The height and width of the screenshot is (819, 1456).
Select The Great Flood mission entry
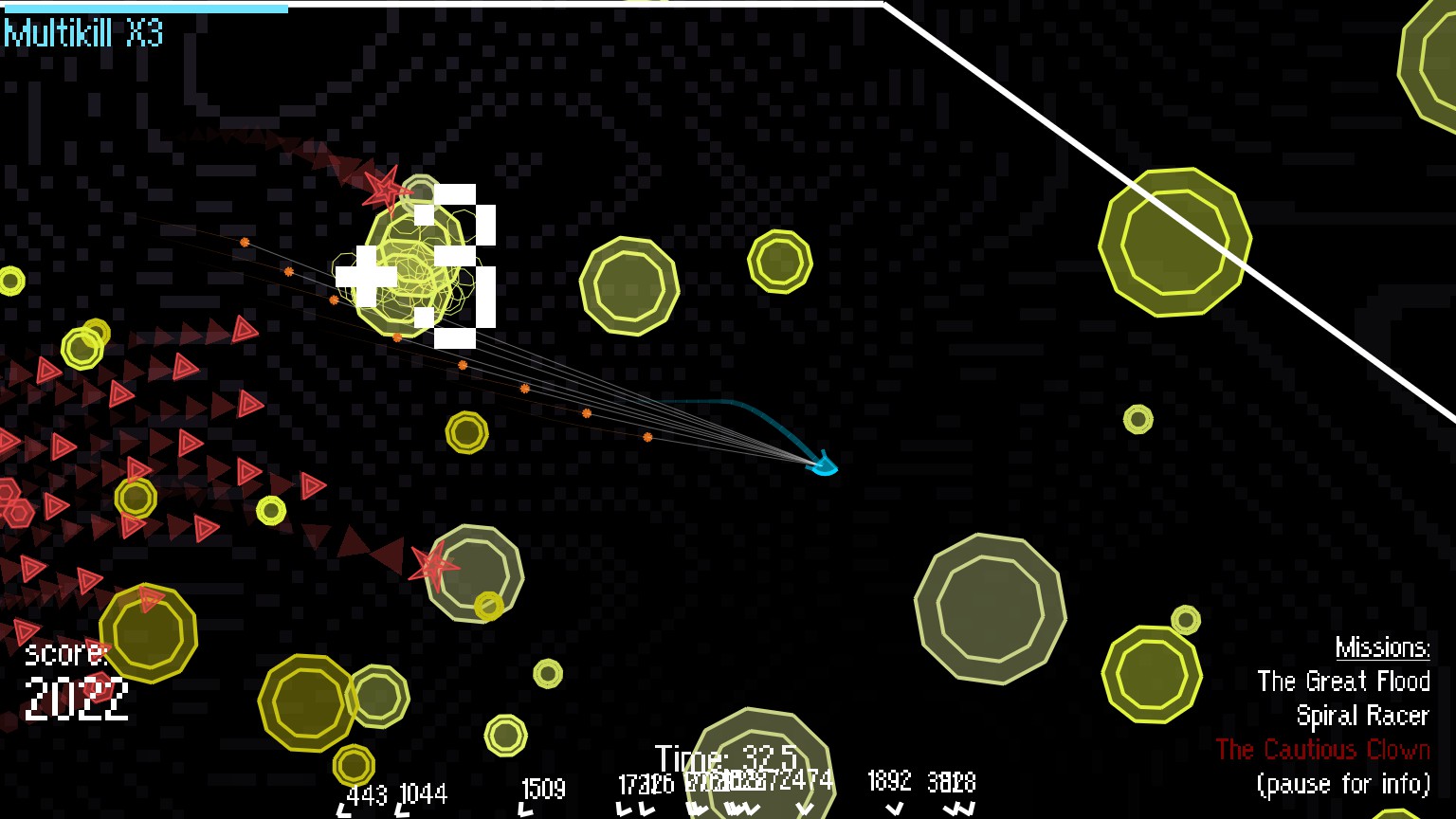(1342, 682)
